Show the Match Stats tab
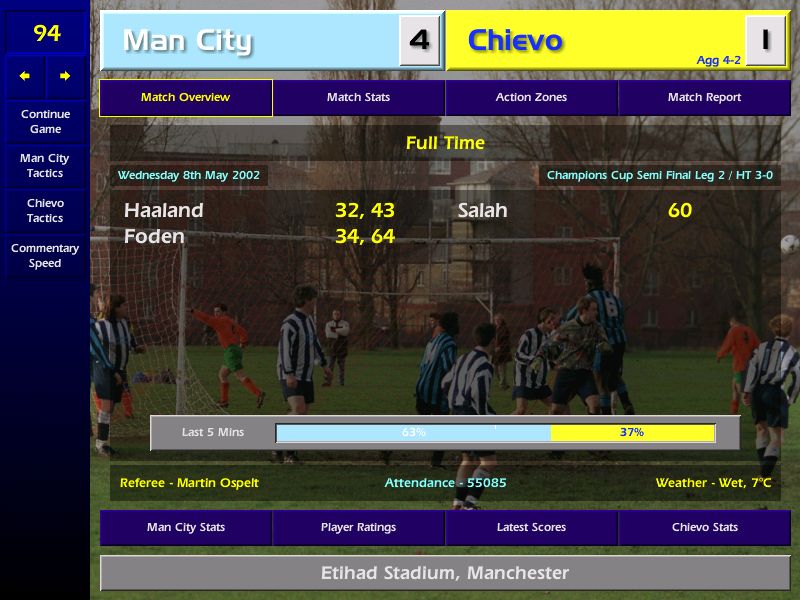The width and height of the screenshot is (800, 600). point(358,98)
